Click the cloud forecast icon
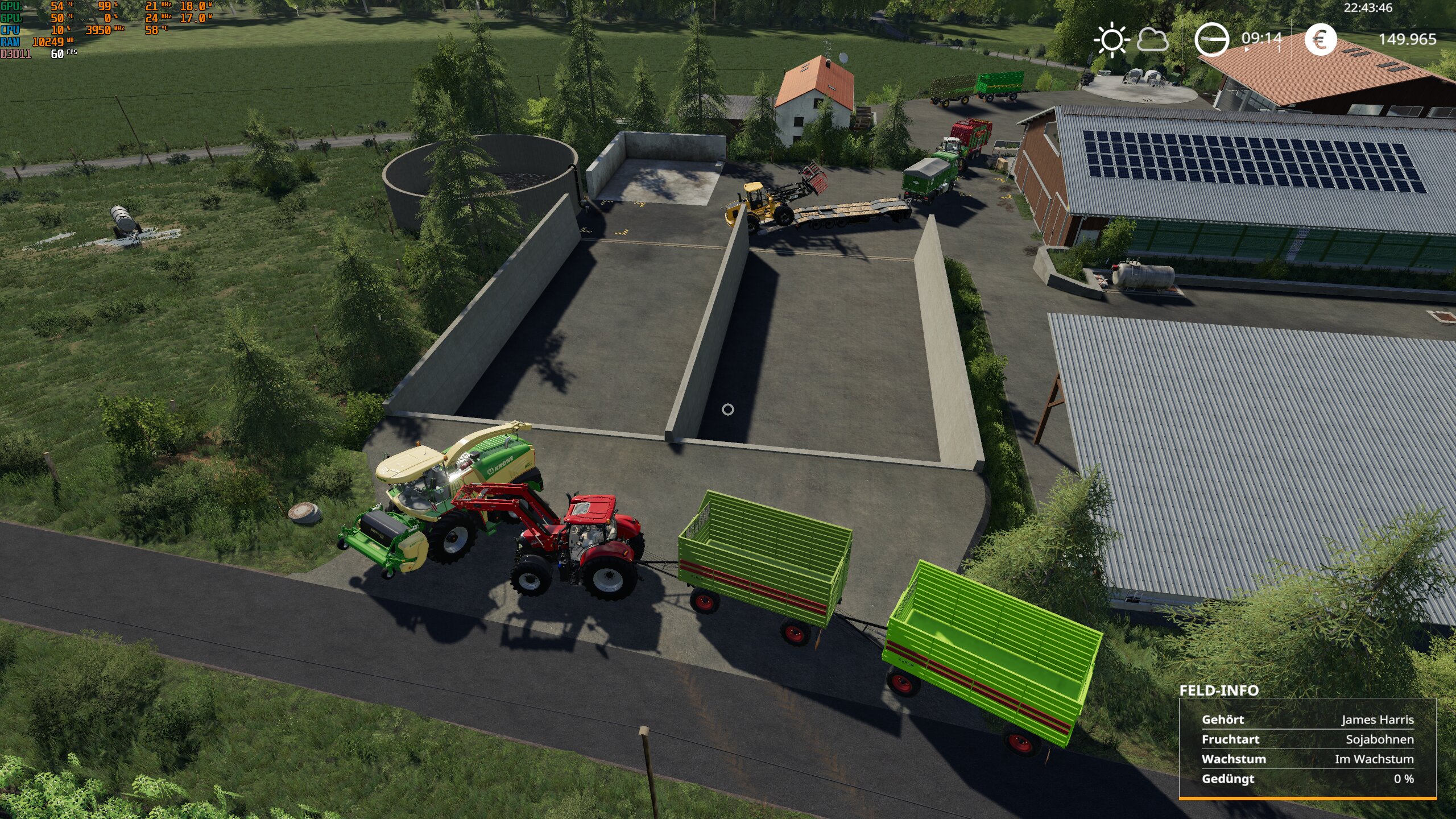Viewport: 1456px width, 819px height. tap(1152, 40)
